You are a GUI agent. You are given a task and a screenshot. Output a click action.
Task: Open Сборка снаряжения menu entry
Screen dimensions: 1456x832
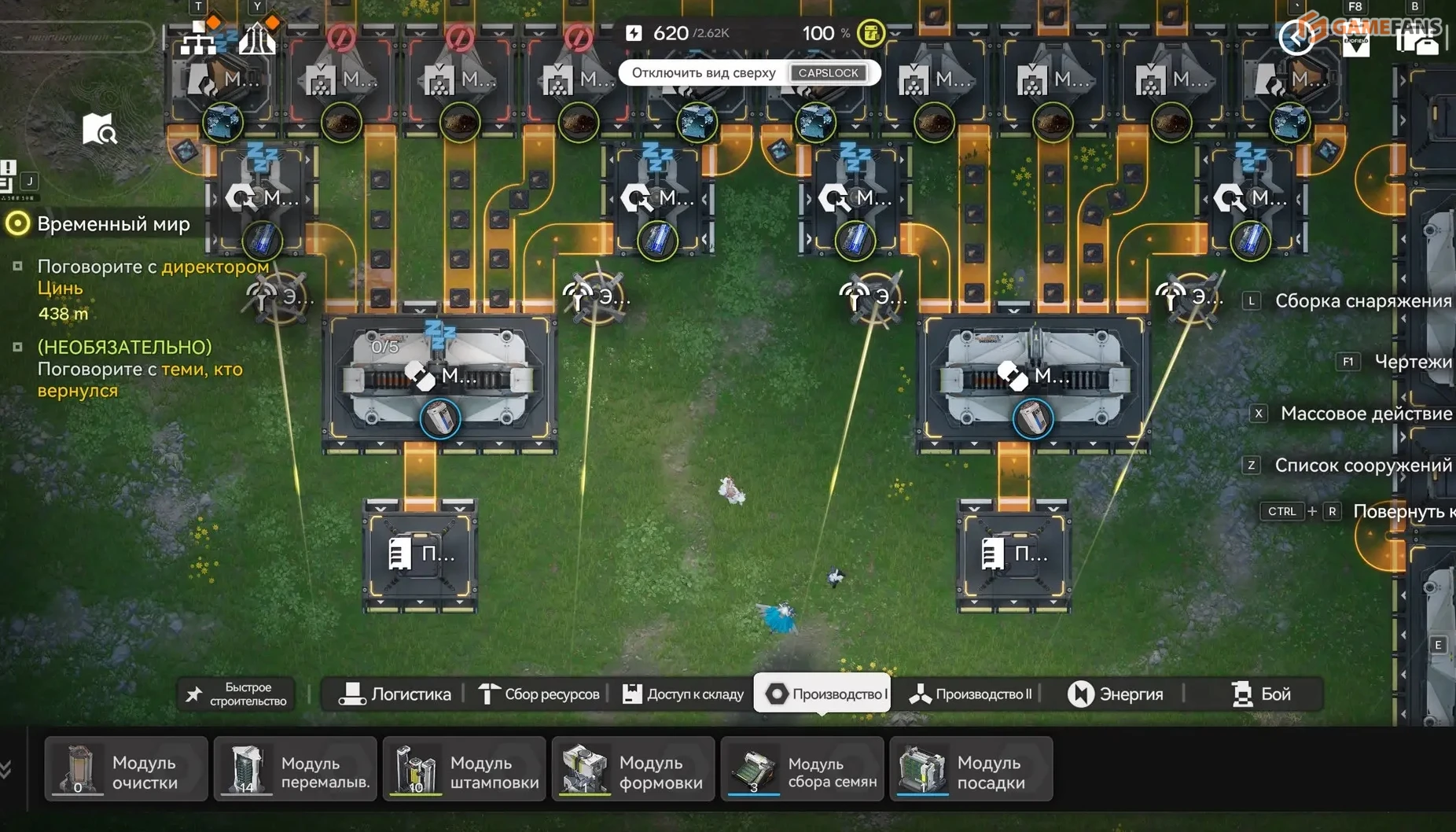click(1362, 300)
